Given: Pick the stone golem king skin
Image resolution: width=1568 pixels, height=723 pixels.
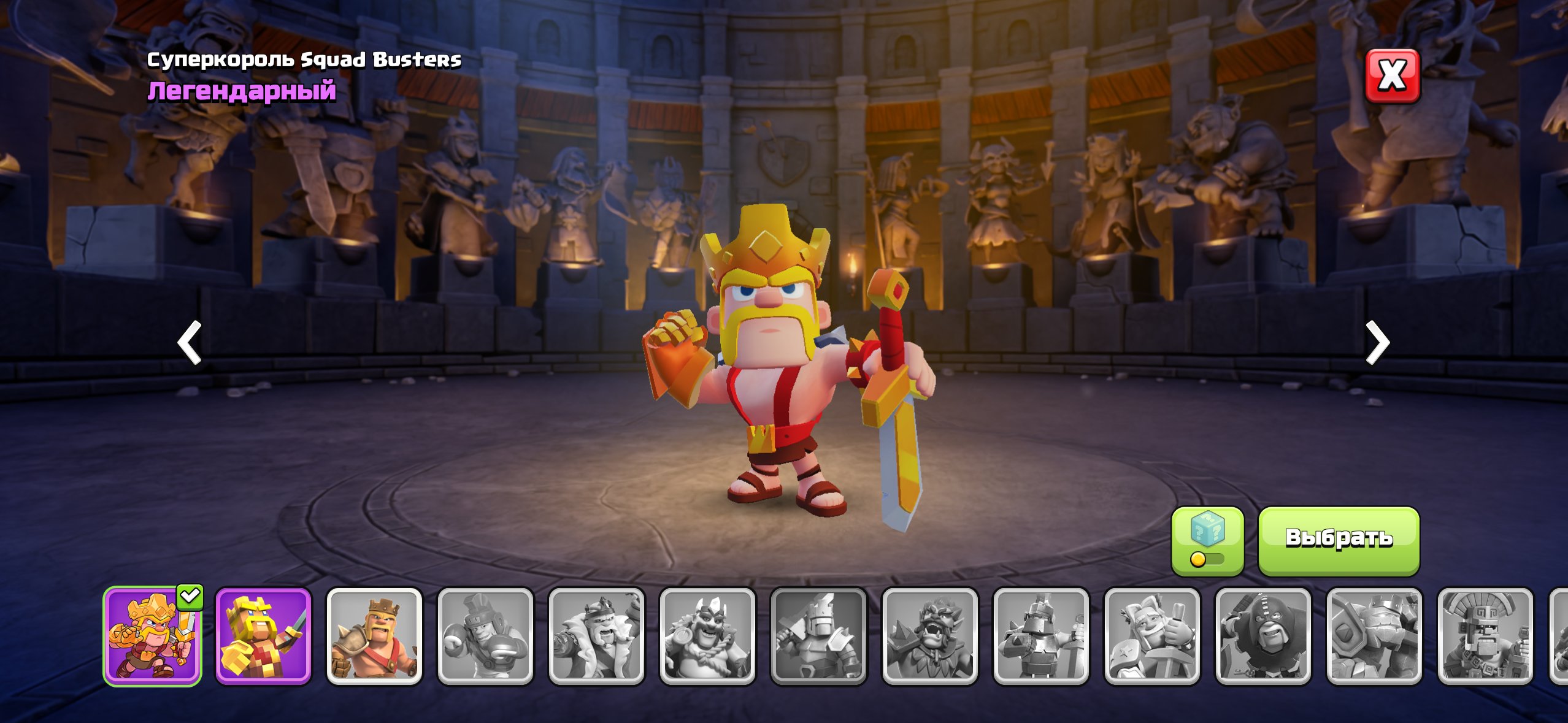Looking at the screenshot, I should (x=1374, y=636).
